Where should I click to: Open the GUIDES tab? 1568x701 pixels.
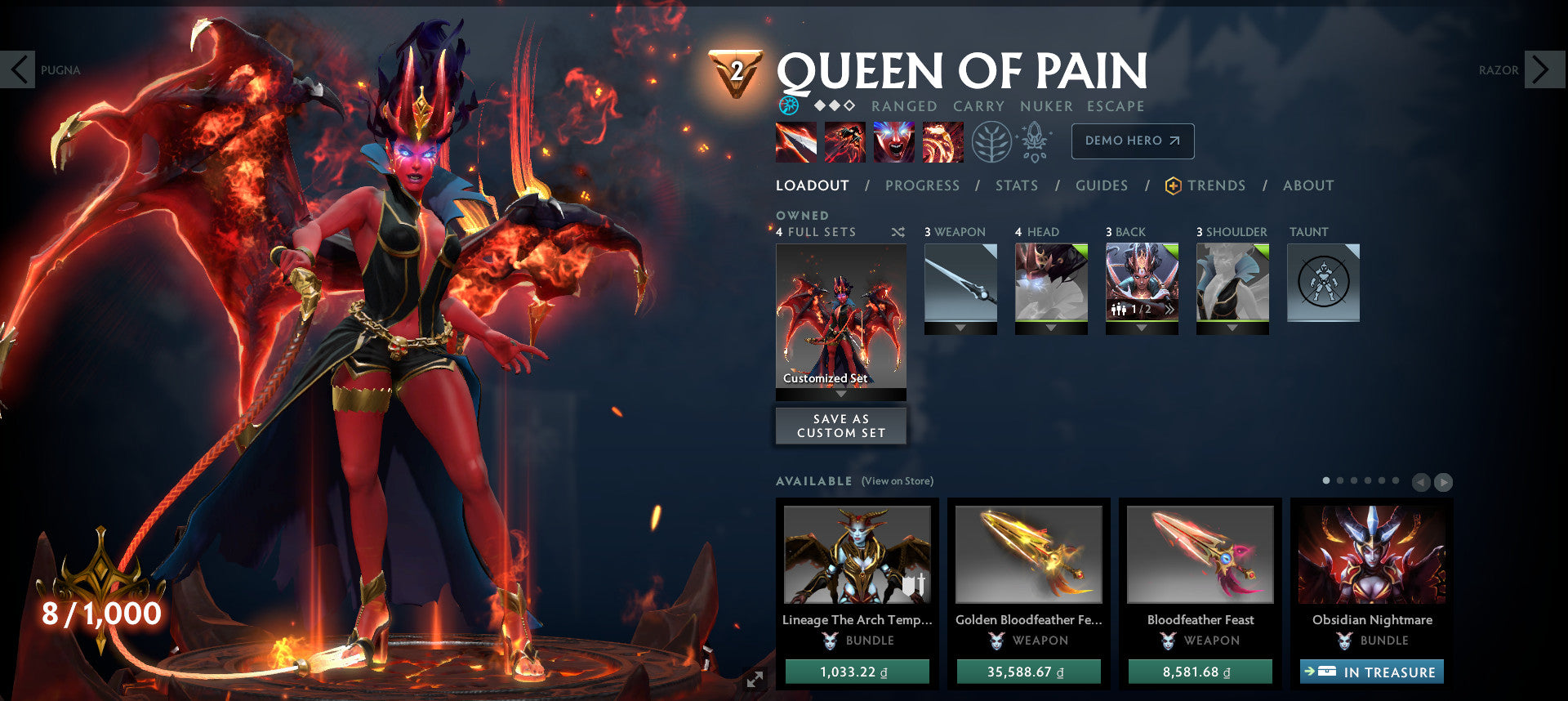1102,185
